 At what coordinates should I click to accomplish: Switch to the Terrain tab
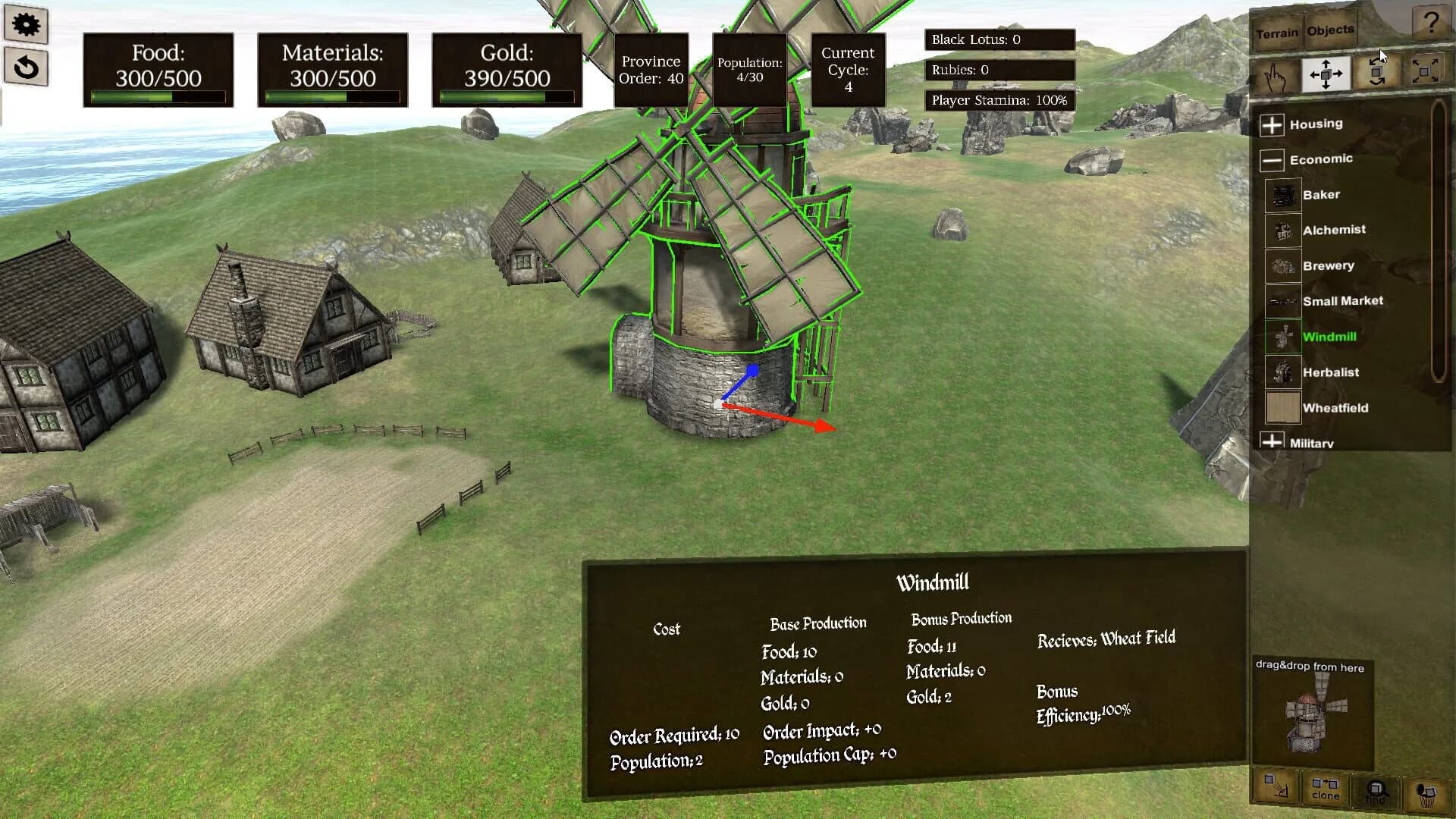point(1279,32)
